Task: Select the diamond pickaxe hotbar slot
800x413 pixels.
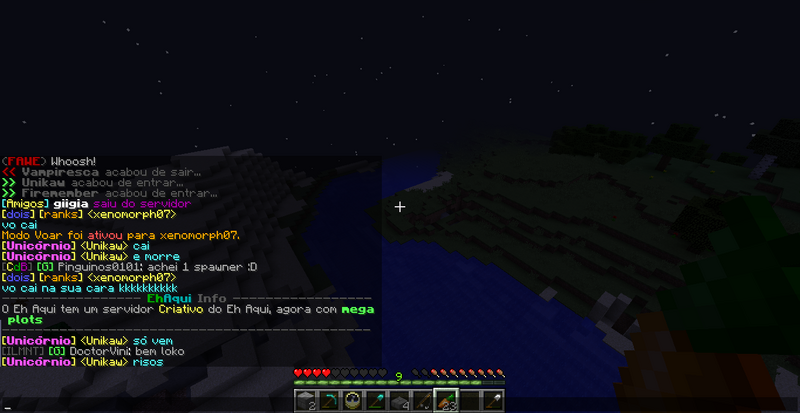Action: coord(331,401)
